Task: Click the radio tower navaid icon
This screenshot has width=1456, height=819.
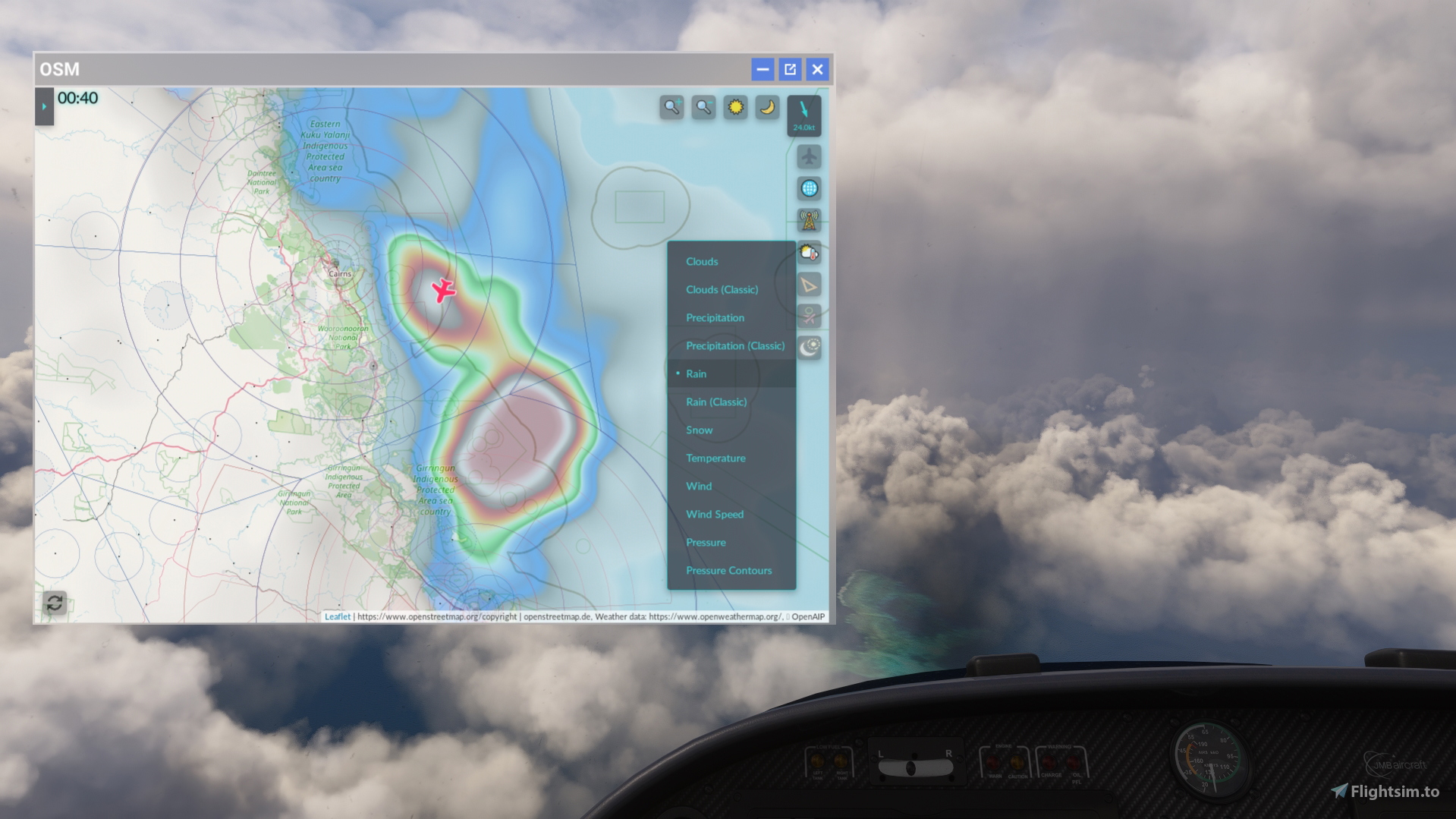Action: [809, 221]
